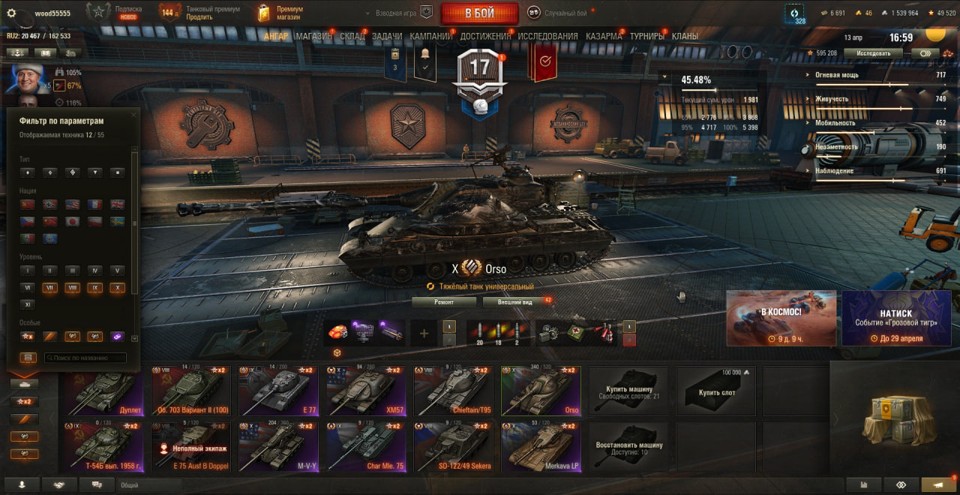Open the «В КОСМОС!» event banner
The width and height of the screenshot is (960, 495).
[781, 318]
